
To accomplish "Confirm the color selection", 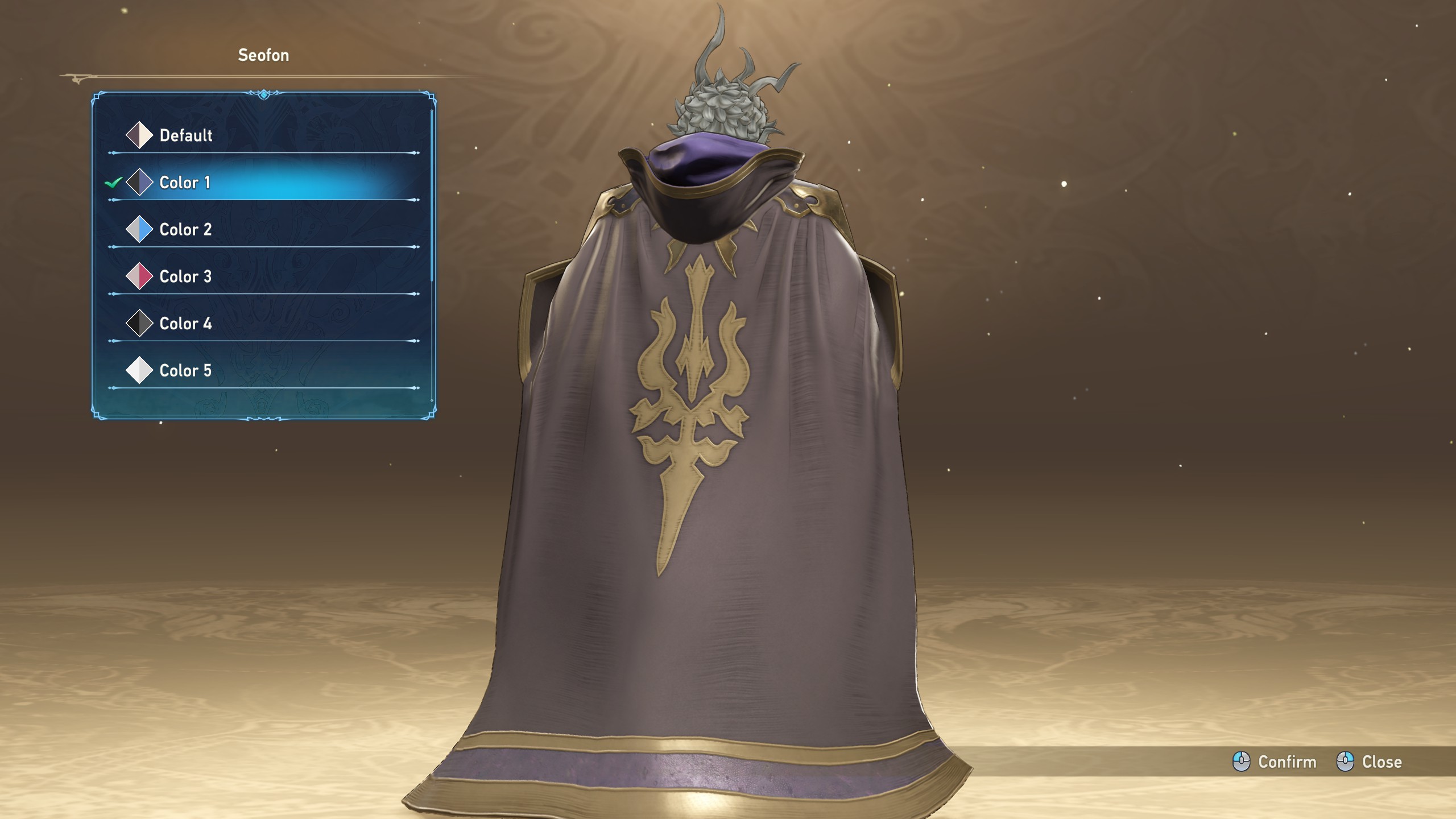I will (1275, 762).
